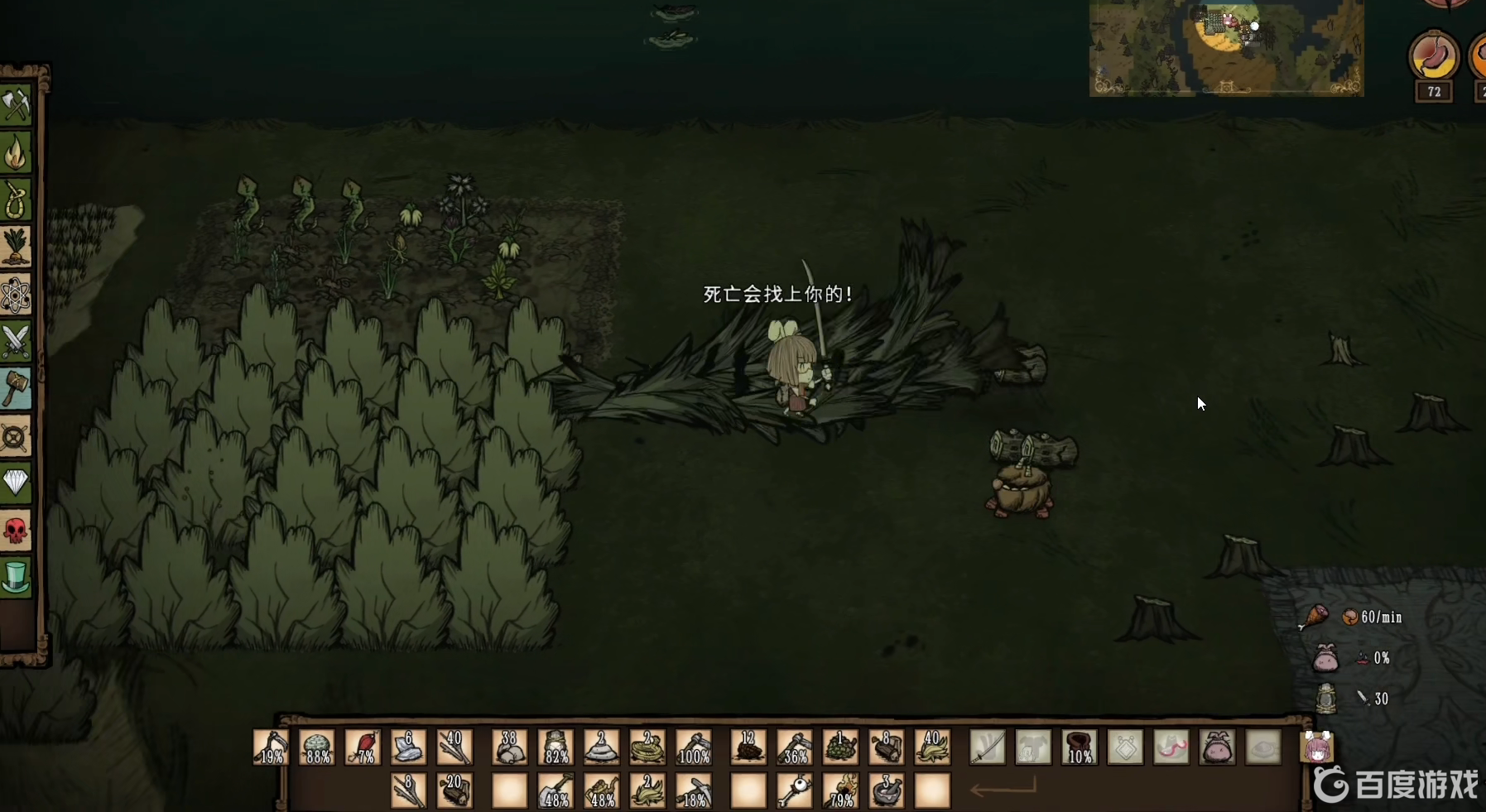Open the Fire crafting tab
The width and height of the screenshot is (1486, 812).
tap(17, 153)
